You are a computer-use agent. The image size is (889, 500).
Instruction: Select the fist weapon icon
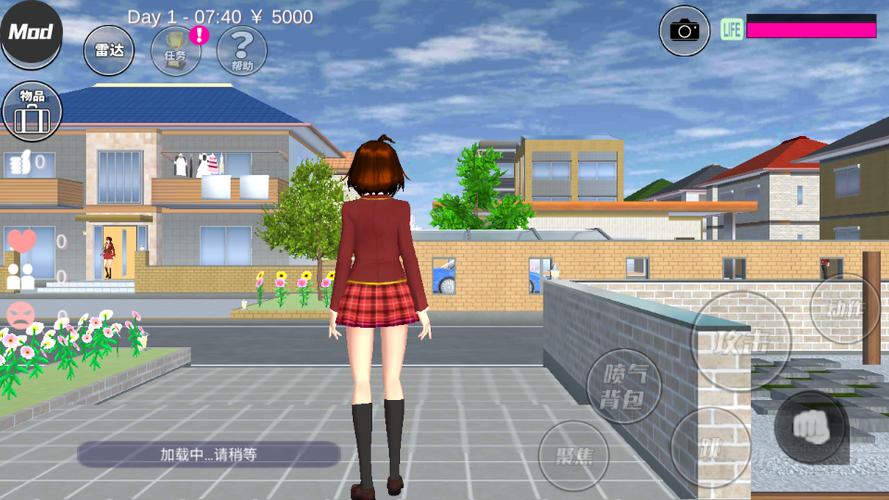pos(811,427)
